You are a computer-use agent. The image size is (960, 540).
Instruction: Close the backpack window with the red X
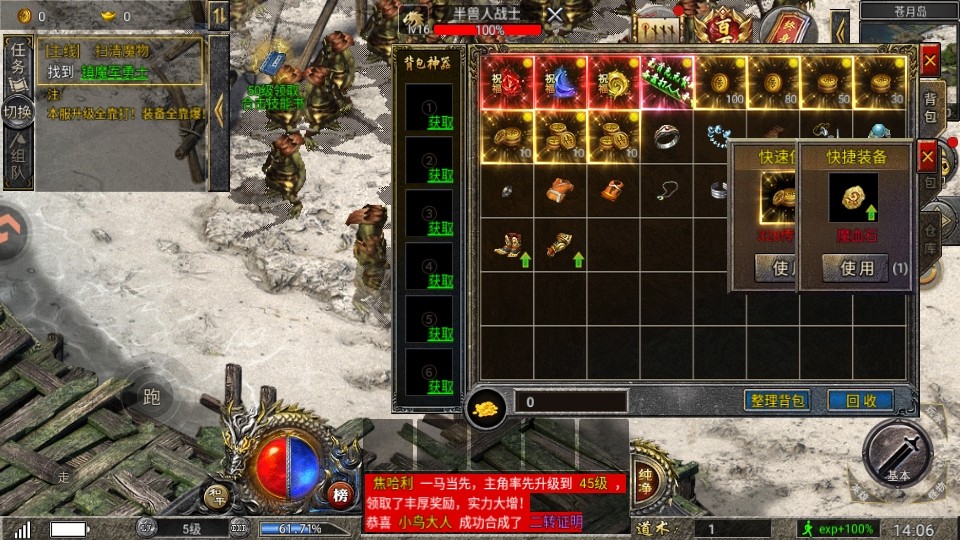[930, 61]
